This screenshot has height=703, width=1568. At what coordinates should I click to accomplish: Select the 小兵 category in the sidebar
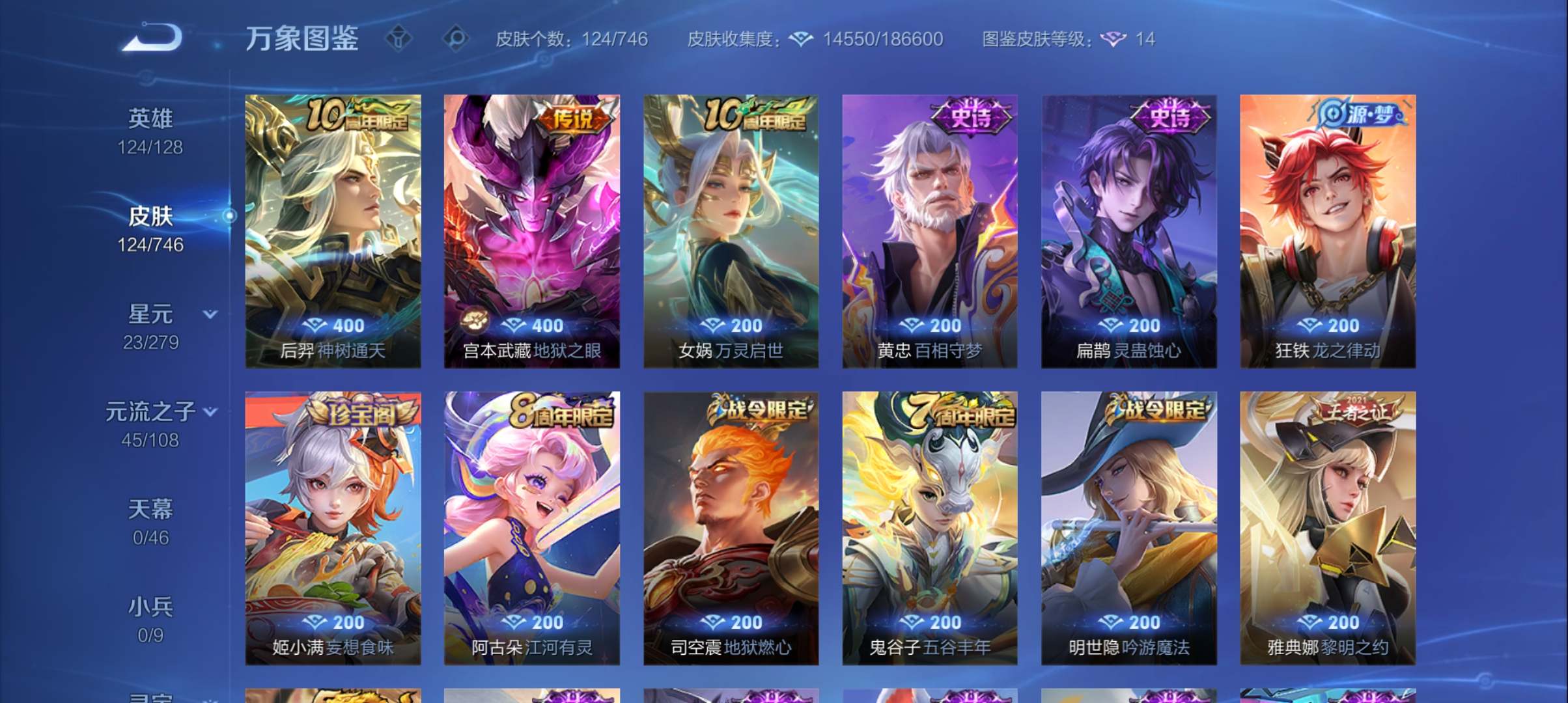tap(151, 606)
